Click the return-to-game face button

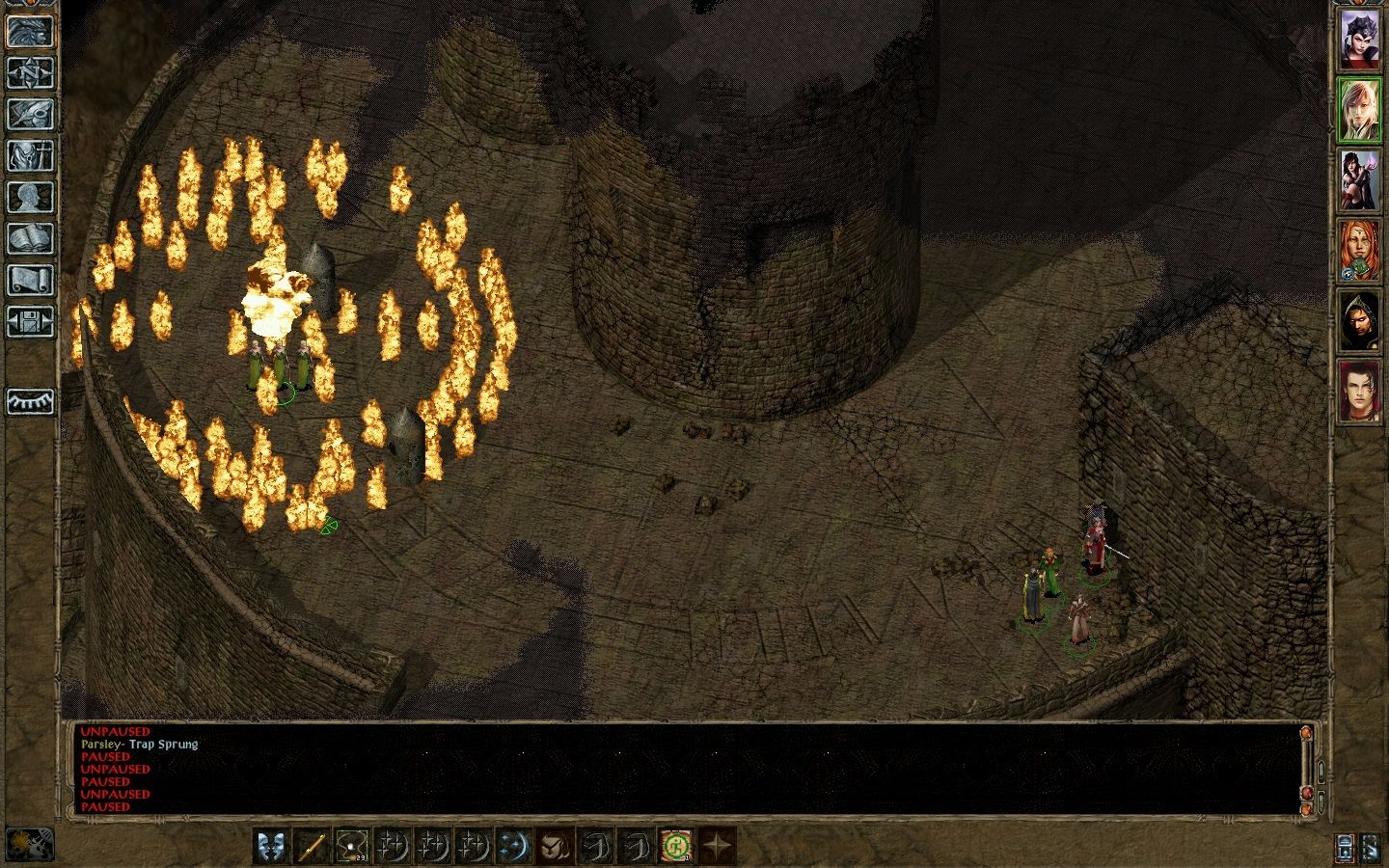click(30, 31)
